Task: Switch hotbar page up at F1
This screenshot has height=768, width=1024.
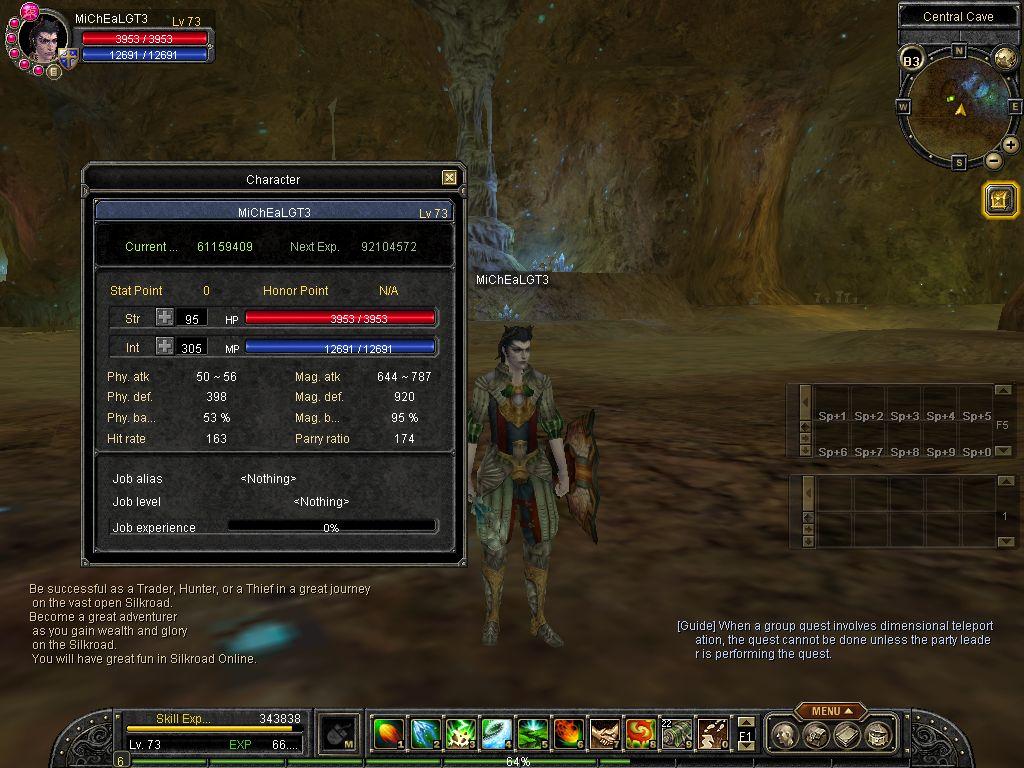Action: [x=746, y=722]
